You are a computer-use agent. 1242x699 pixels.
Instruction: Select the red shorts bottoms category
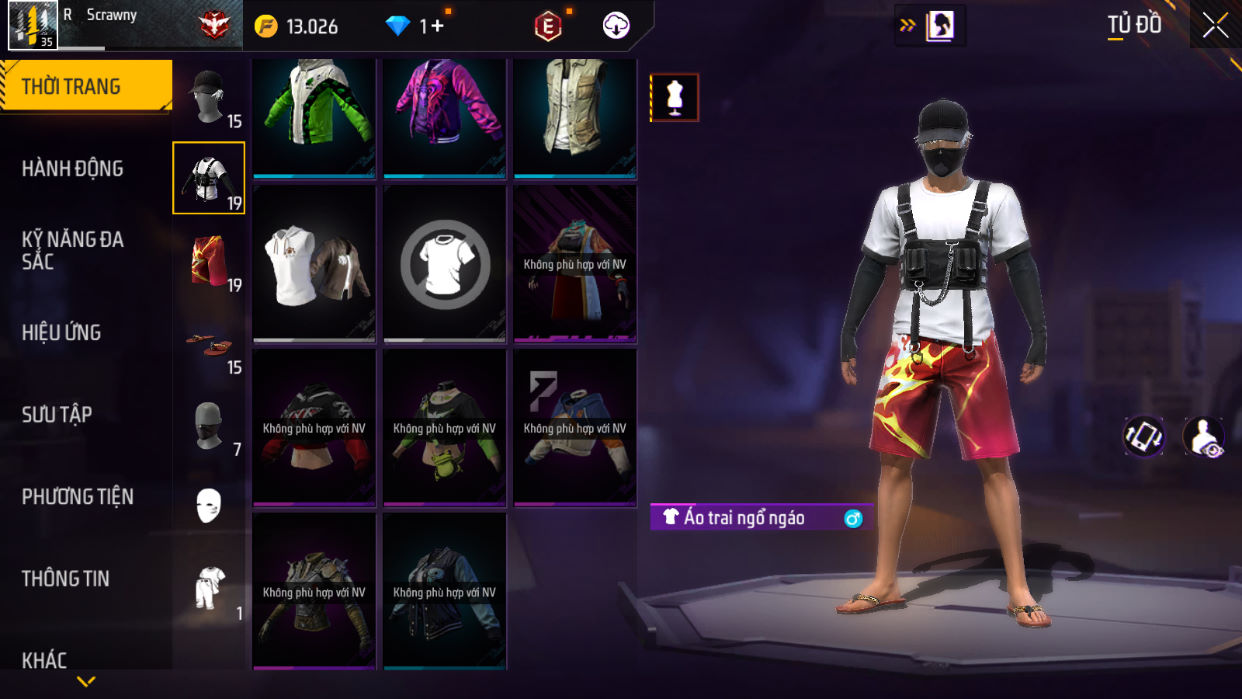209,261
